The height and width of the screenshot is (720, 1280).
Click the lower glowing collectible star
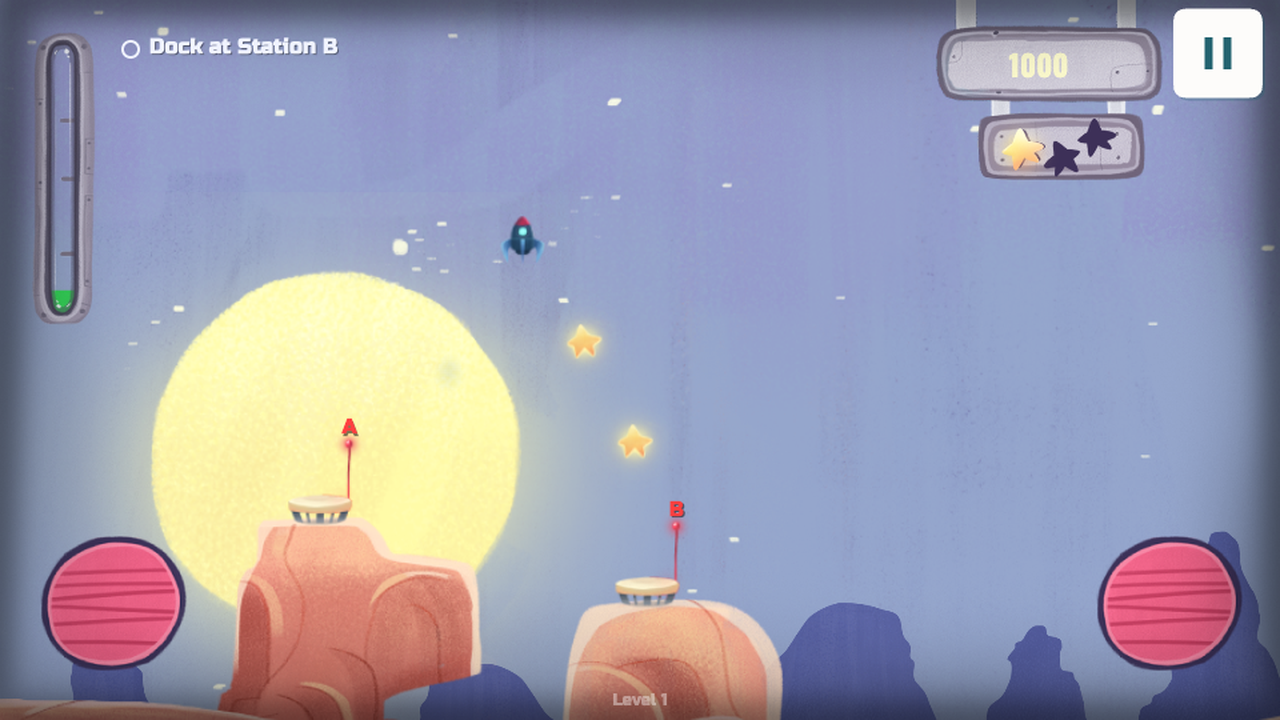pos(634,440)
